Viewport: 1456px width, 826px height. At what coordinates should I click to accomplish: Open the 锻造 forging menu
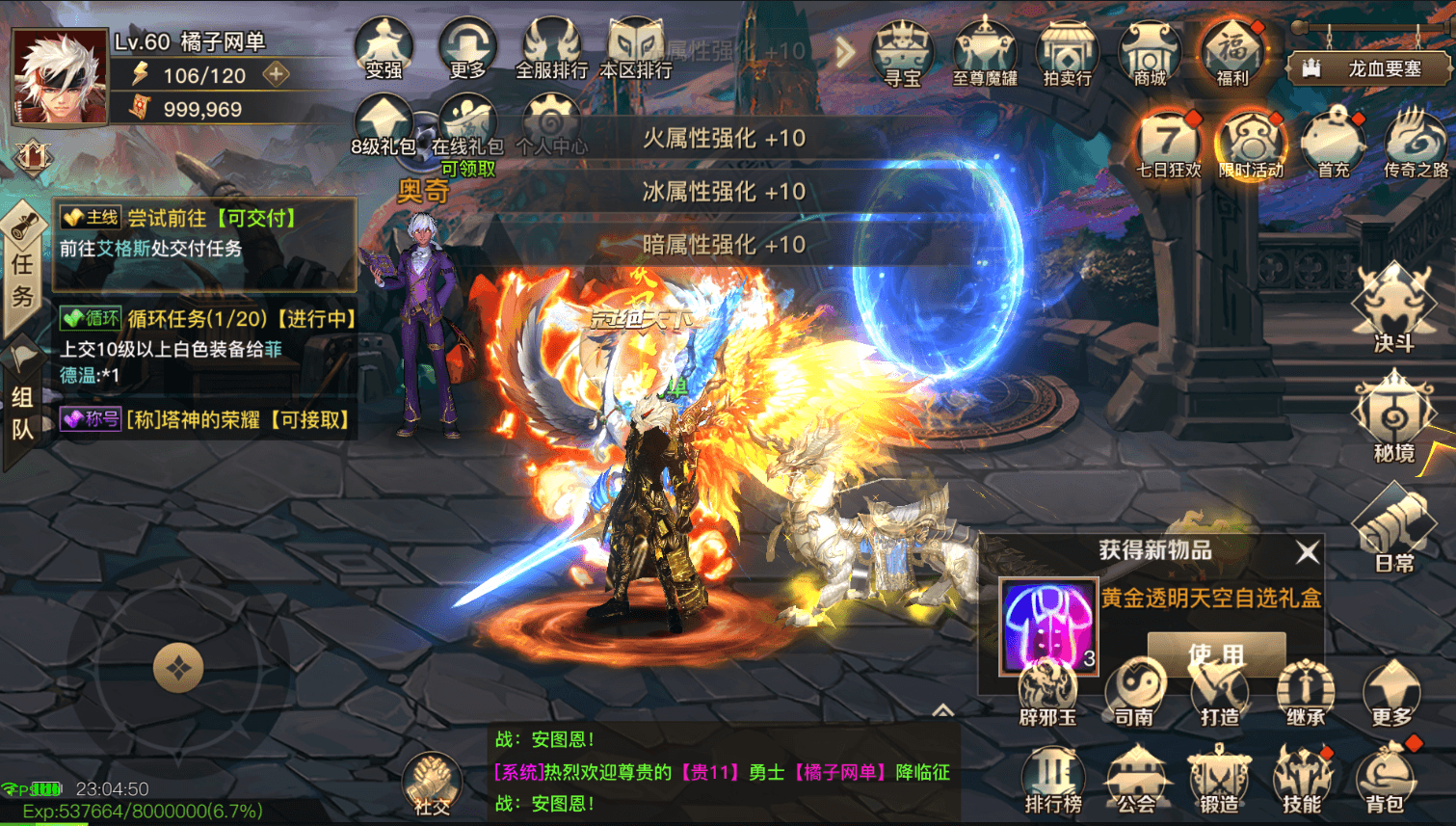[1219, 781]
